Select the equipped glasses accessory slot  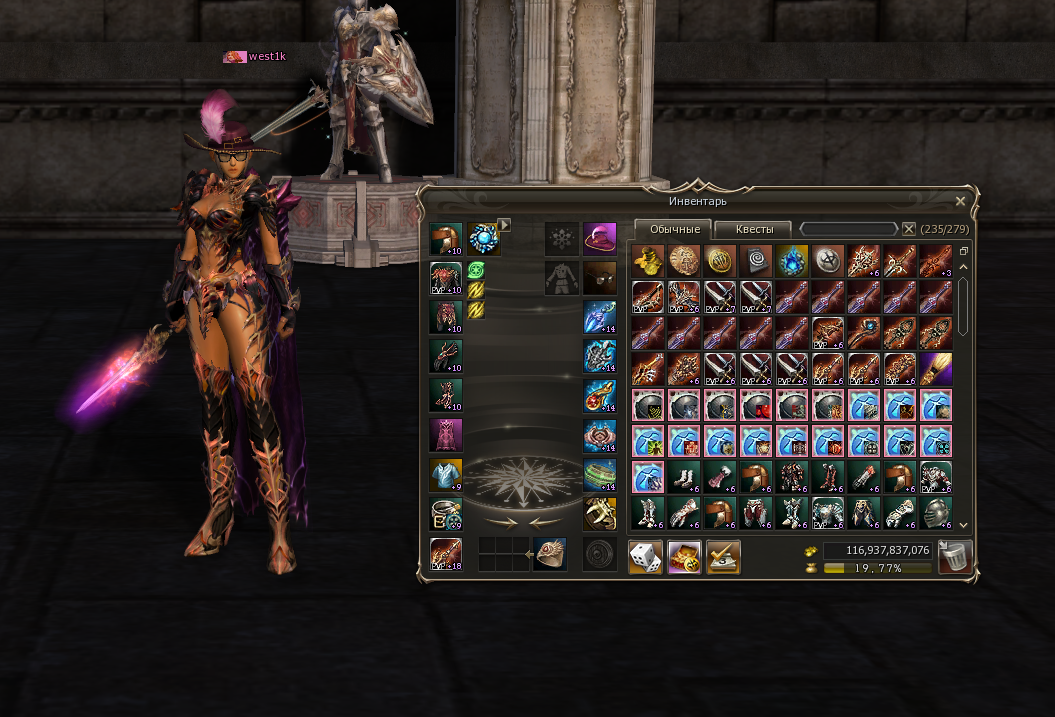click(599, 277)
